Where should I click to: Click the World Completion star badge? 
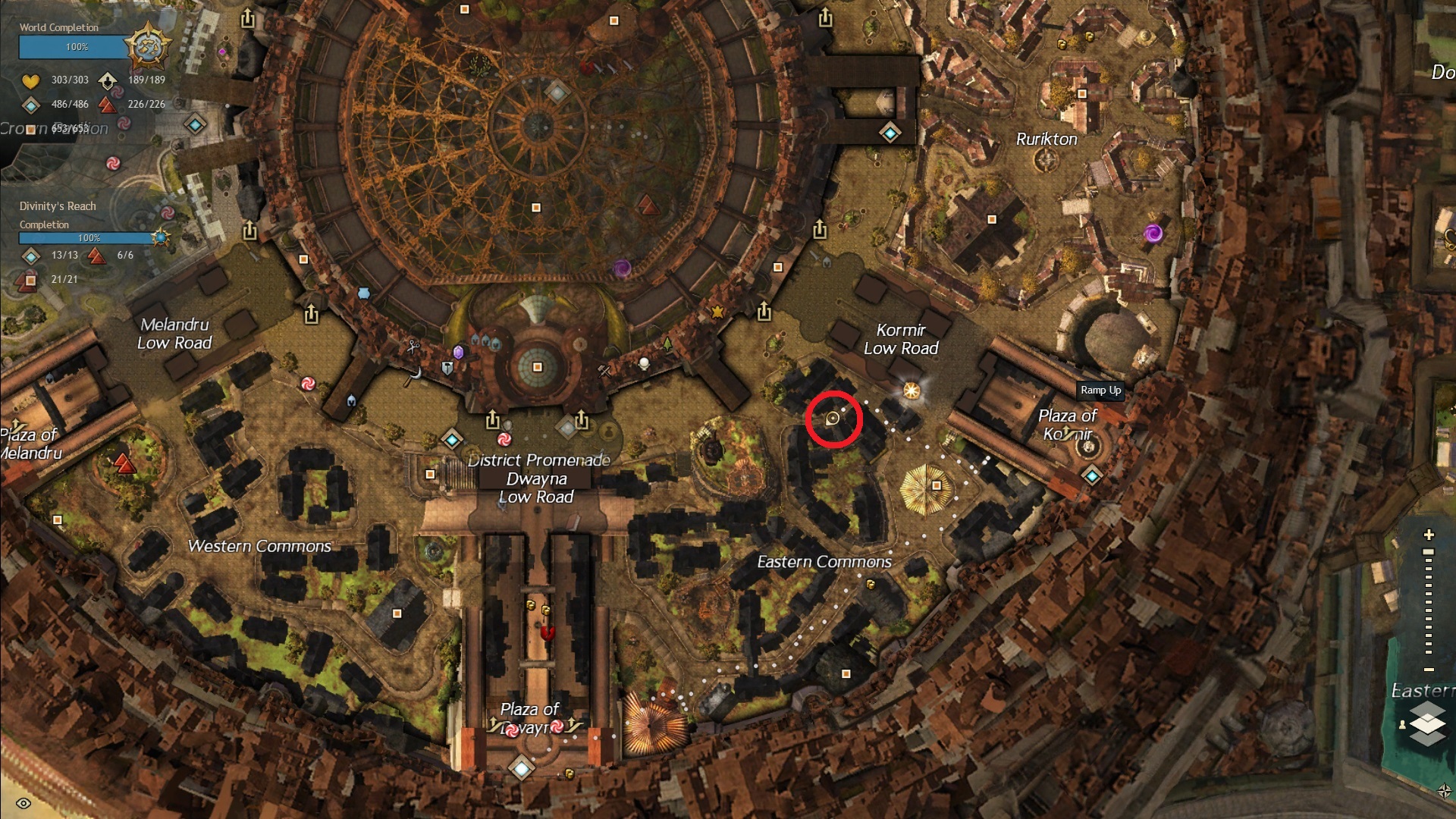click(x=147, y=47)
